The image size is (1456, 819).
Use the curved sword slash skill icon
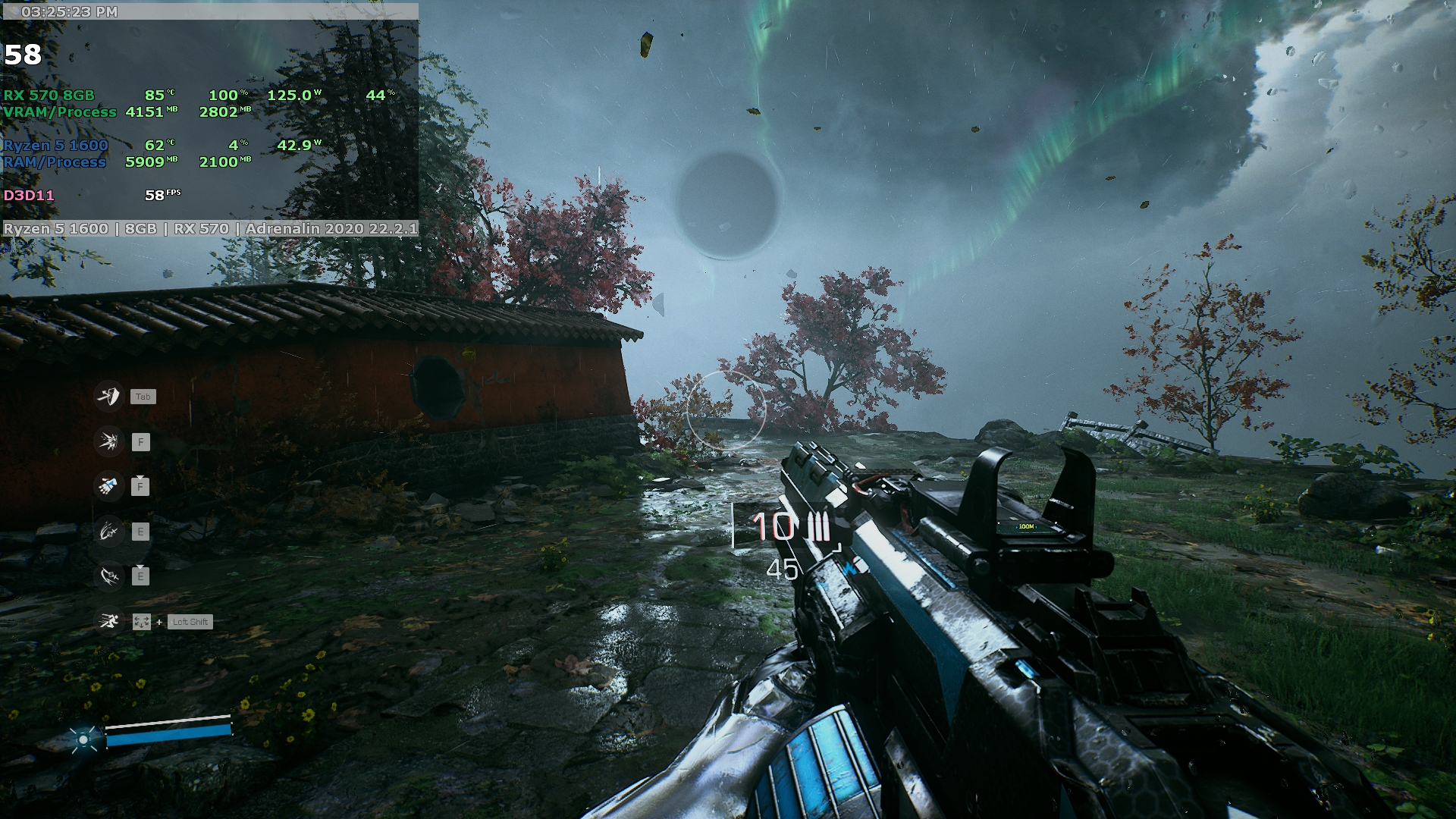click(108, 576)
